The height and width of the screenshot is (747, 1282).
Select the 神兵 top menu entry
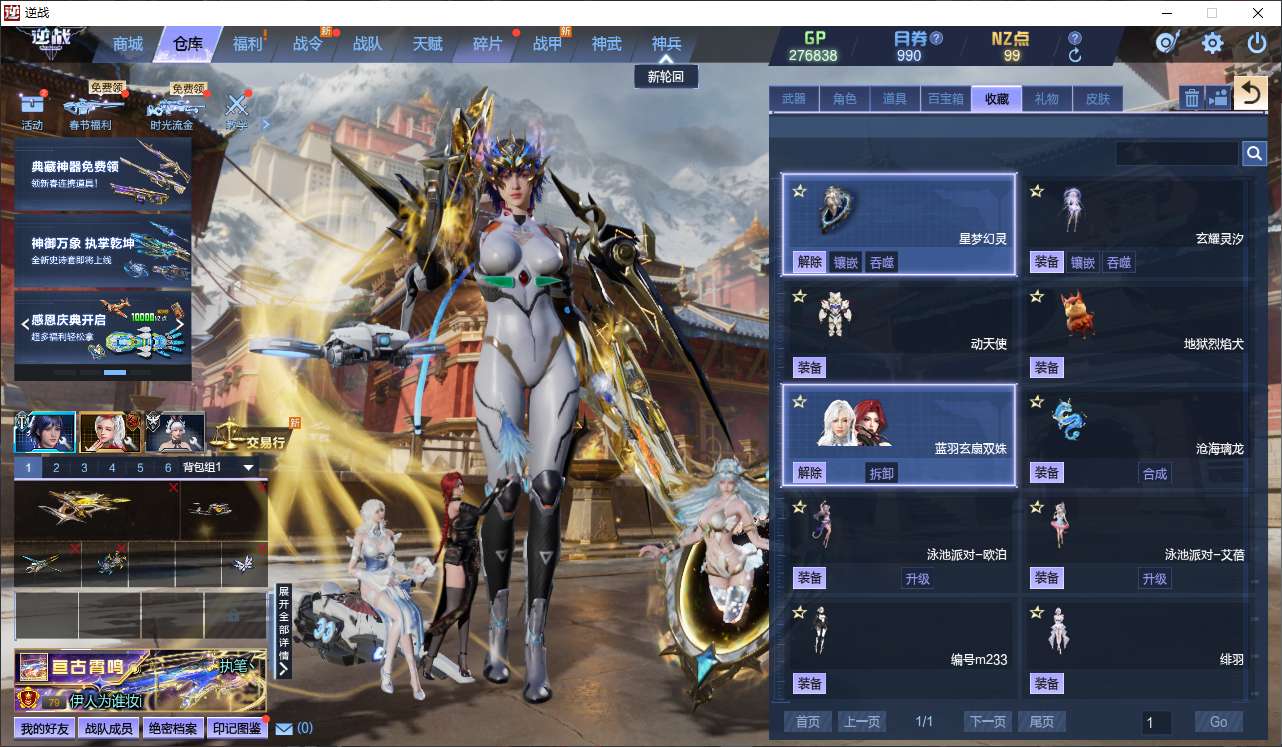666,44
